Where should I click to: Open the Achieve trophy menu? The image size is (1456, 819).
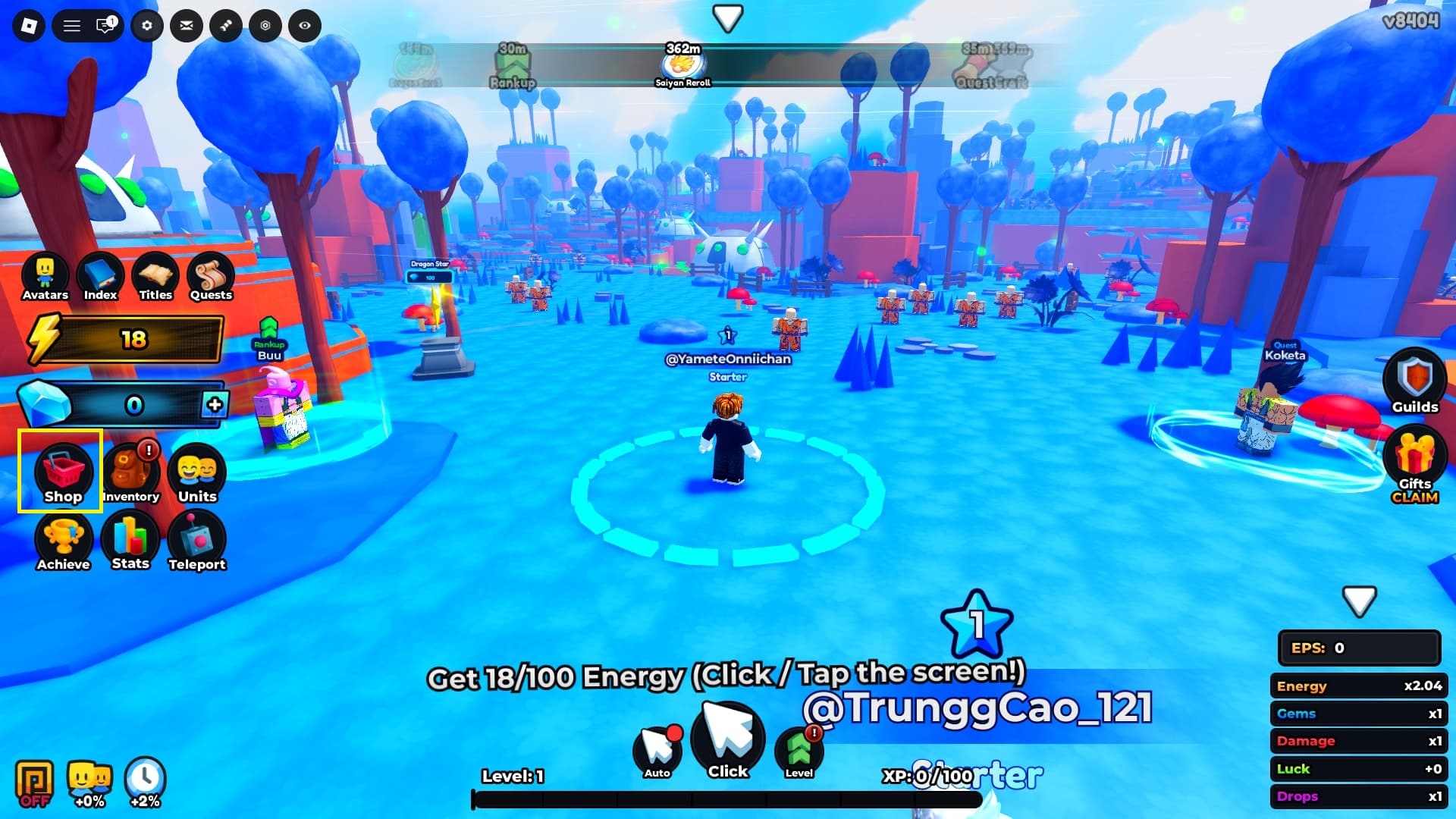[64, 541]
